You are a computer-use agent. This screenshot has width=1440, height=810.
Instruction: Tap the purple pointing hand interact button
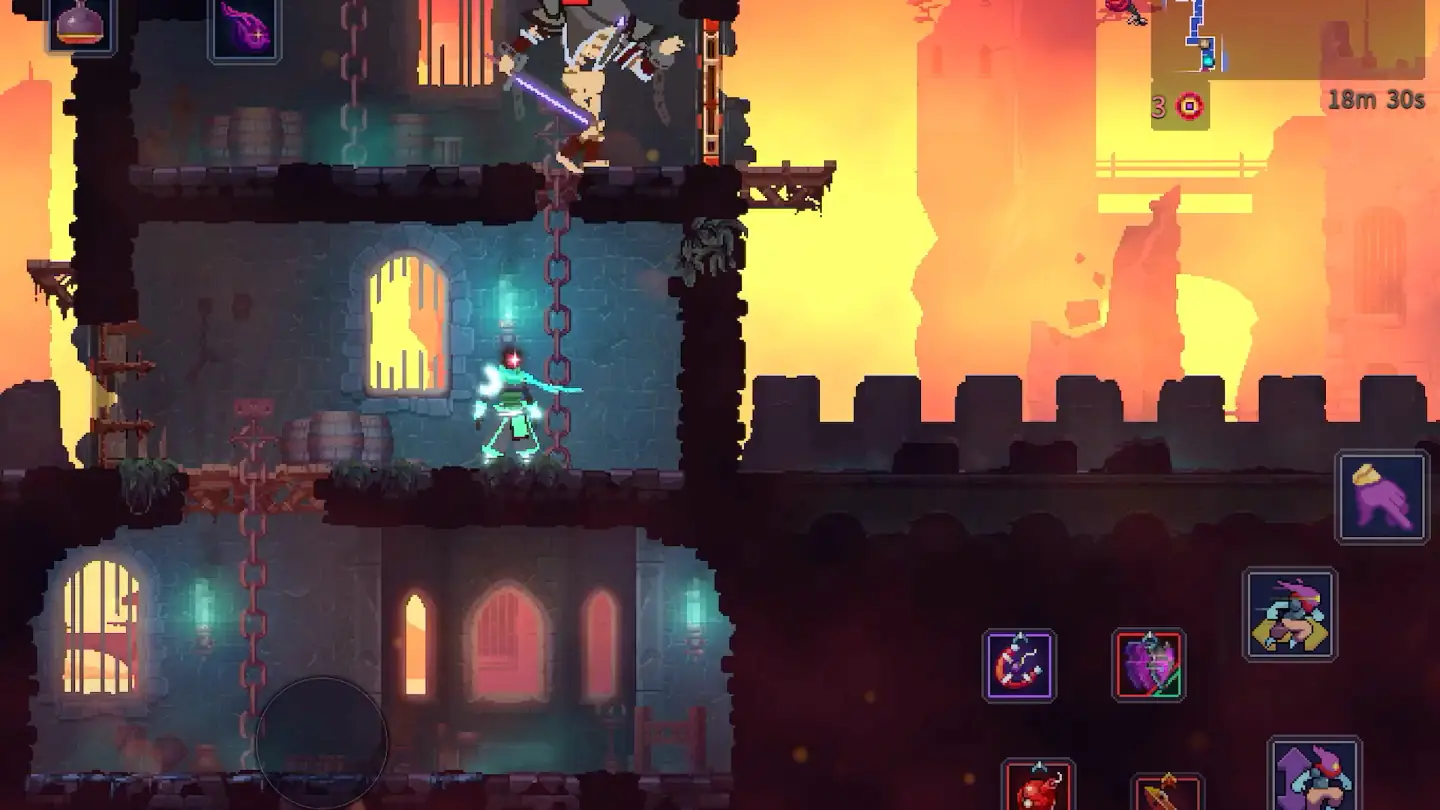click(1382, 497)
